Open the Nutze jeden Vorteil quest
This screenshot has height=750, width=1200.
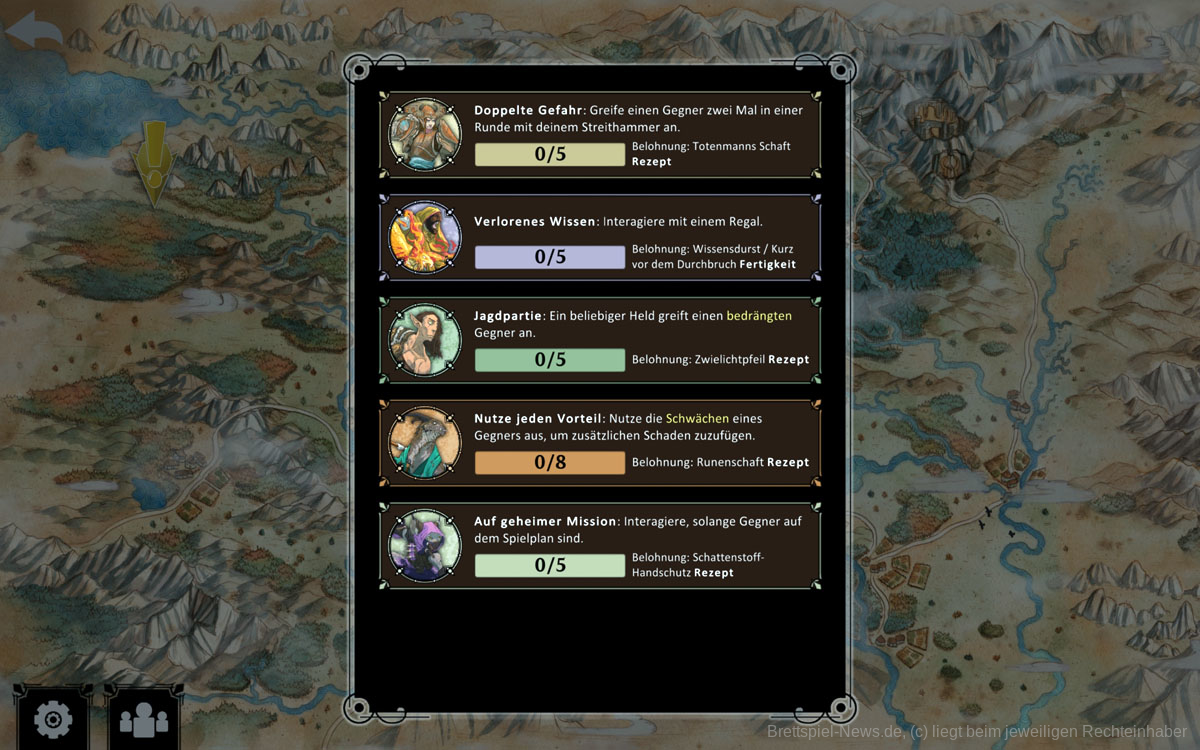tap(600, 443)
